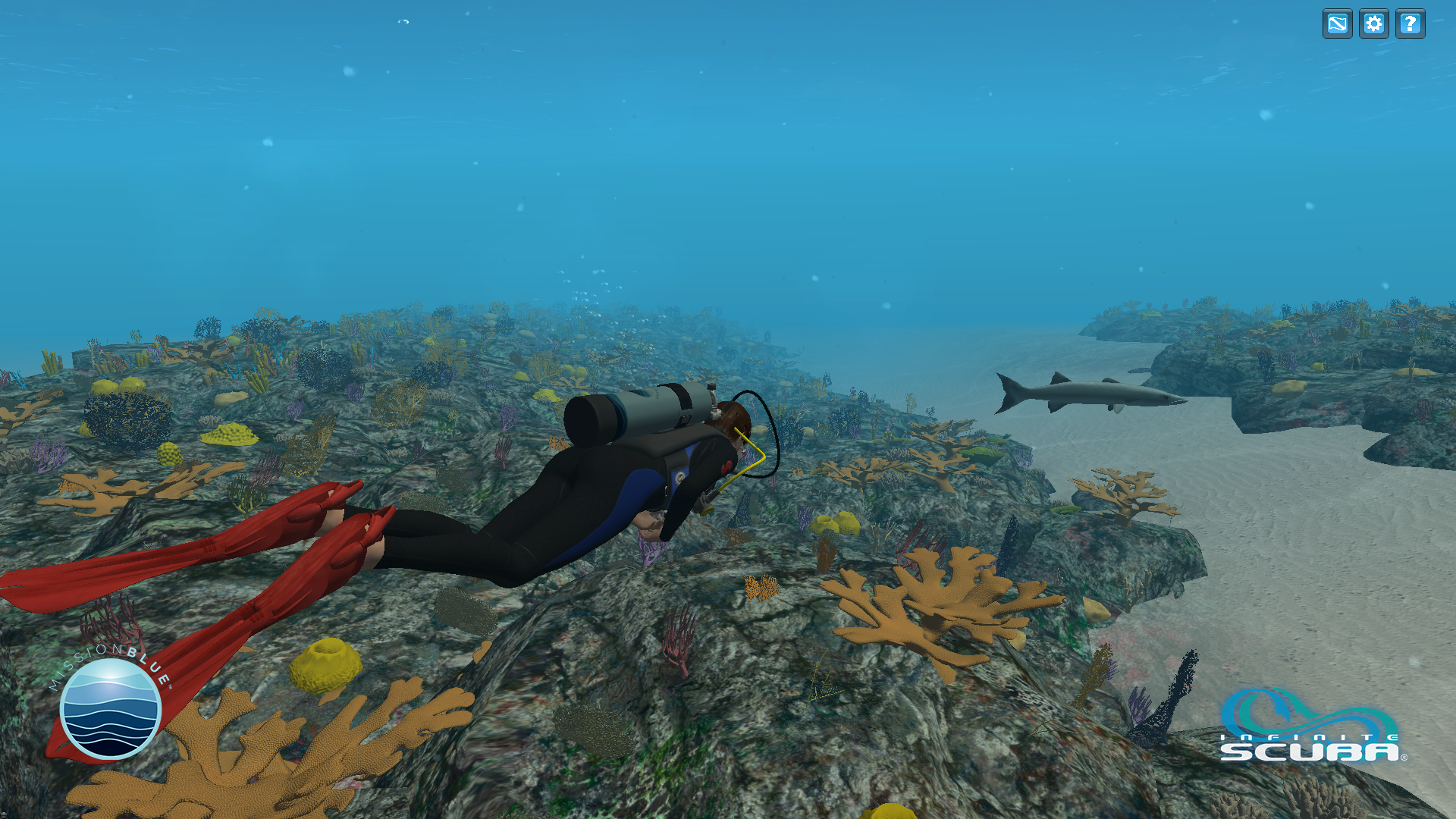The width and height of the screenshot is (1456, 819).
Task: Open help with the question mark button
Action: (1410, 24)
